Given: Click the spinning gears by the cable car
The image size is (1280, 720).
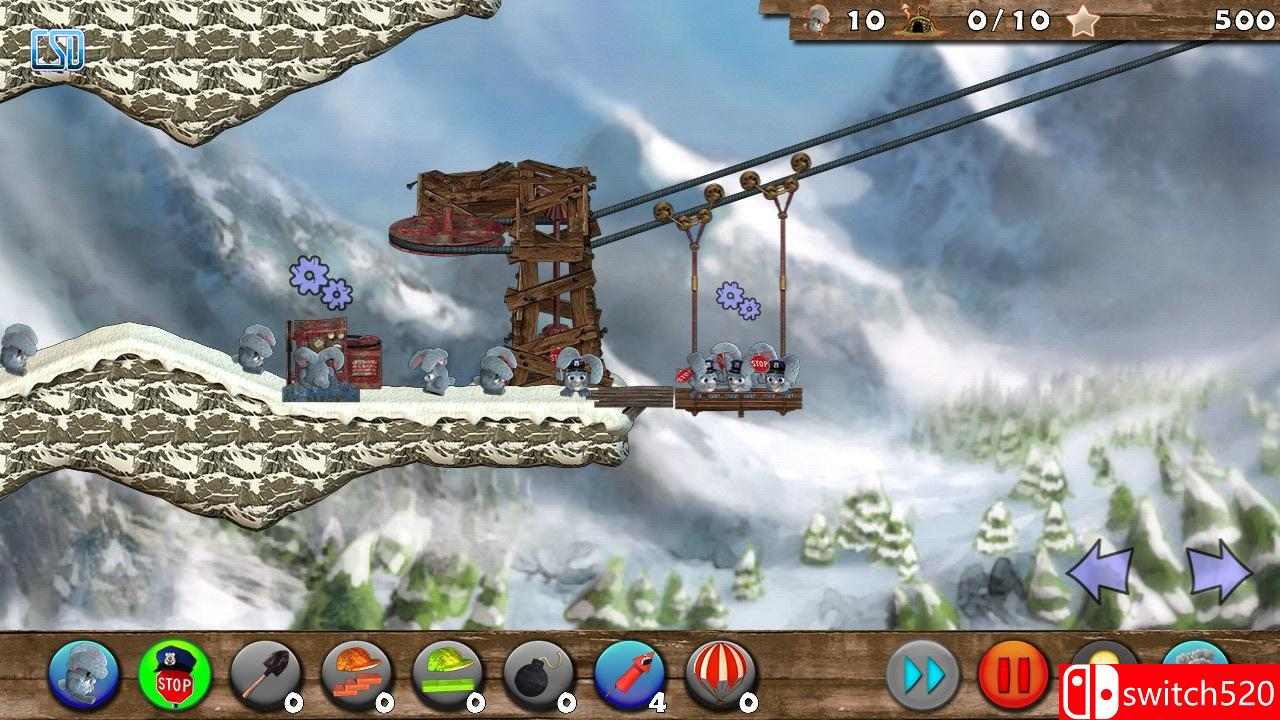Looking at the screenshot, I should [736, 300].
